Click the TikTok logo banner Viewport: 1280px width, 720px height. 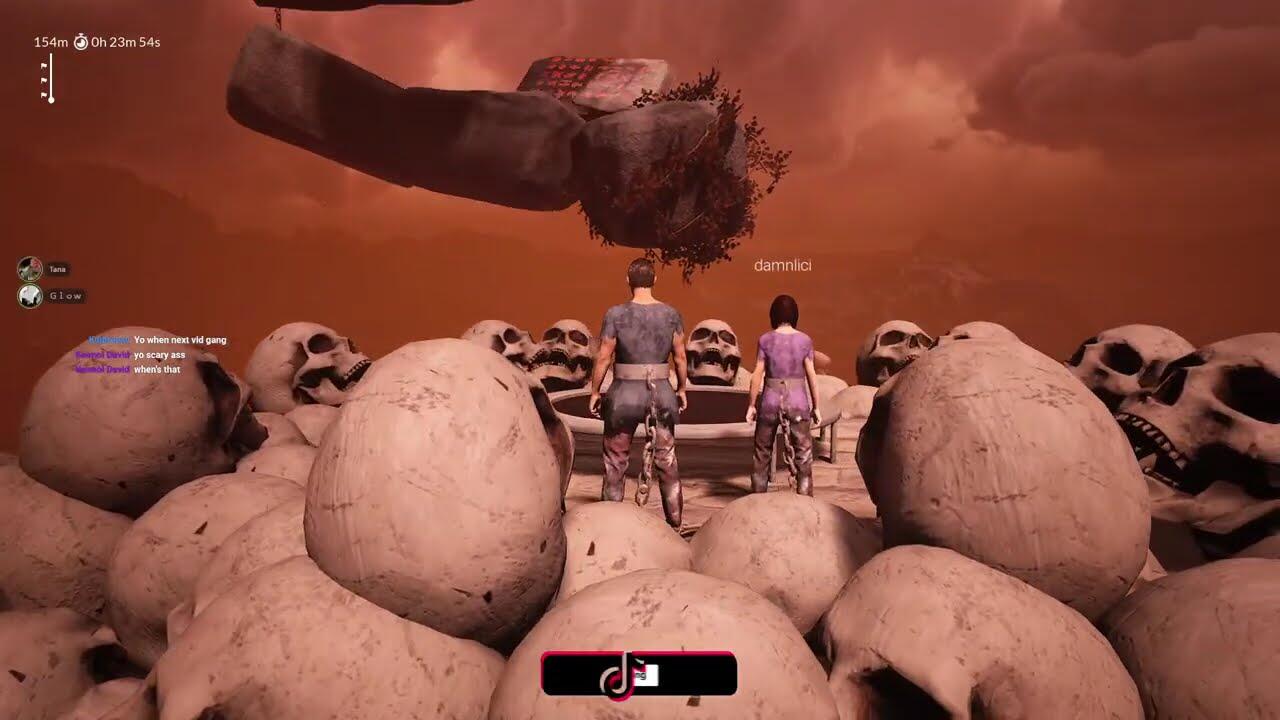point(639,674)
